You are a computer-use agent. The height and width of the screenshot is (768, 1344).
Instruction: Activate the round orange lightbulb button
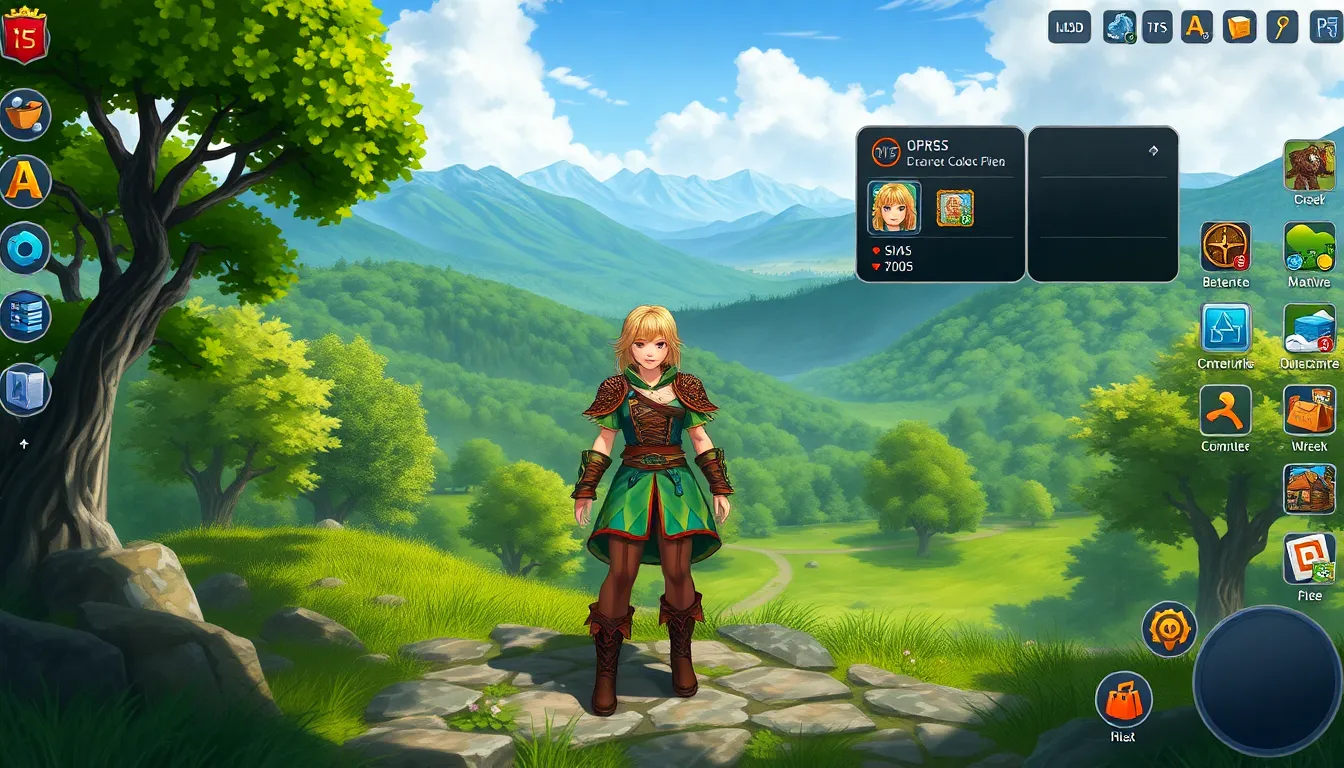pyautogui.click(x=1169, y=629)
